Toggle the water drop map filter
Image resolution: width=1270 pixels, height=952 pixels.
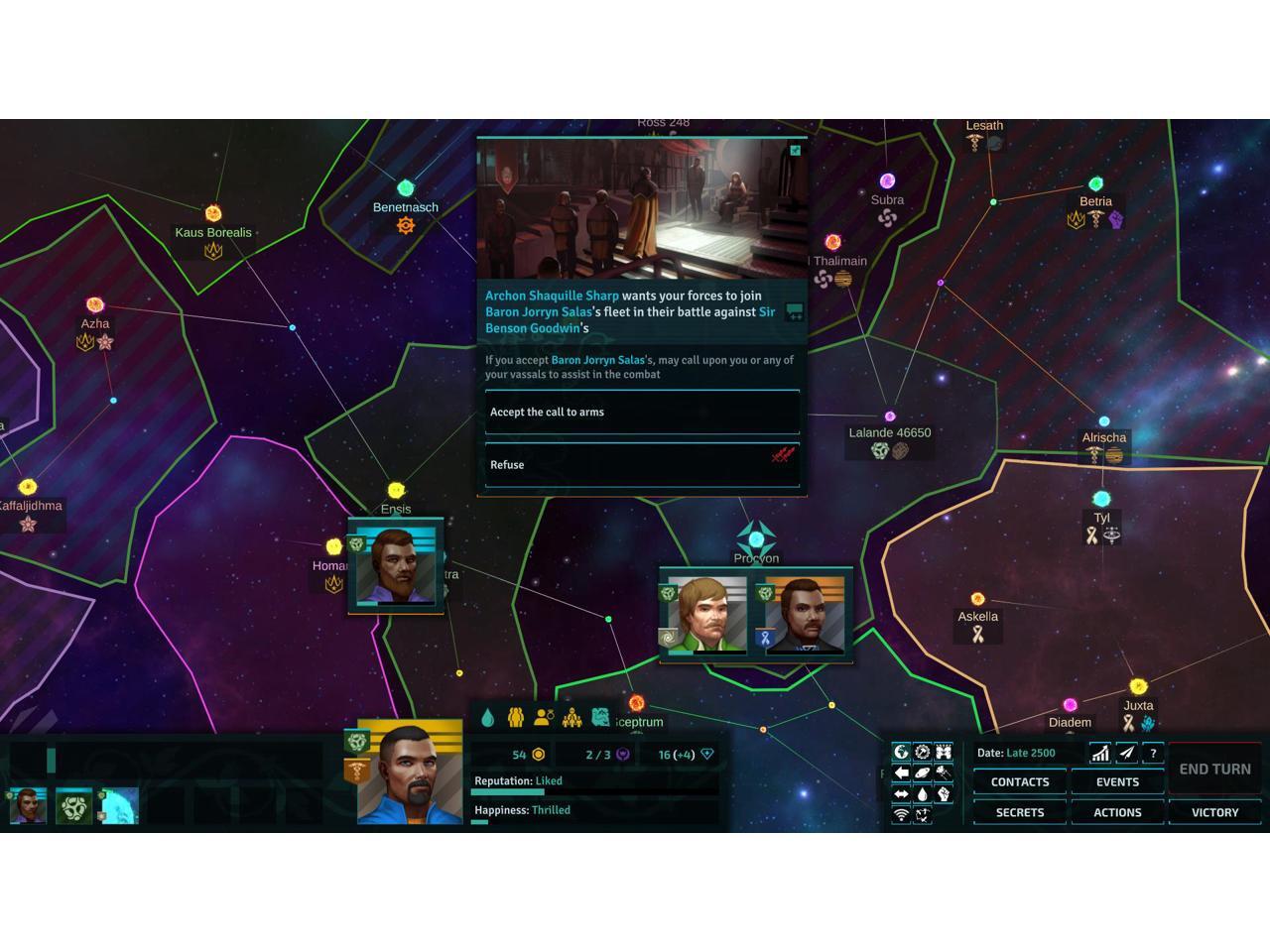point(923,794)
